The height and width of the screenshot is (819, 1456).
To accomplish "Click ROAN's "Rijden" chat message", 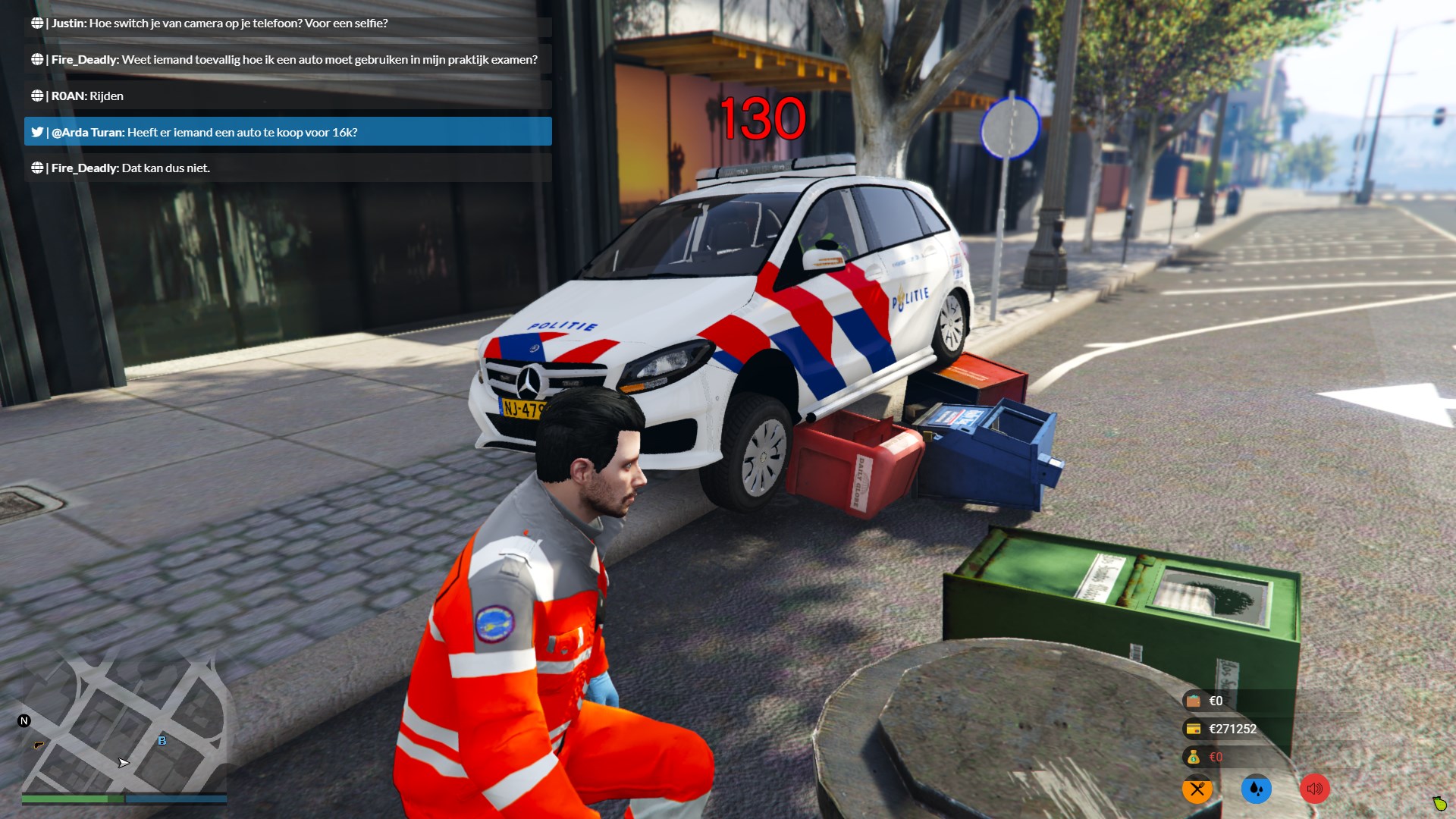I will pos(287,96).
